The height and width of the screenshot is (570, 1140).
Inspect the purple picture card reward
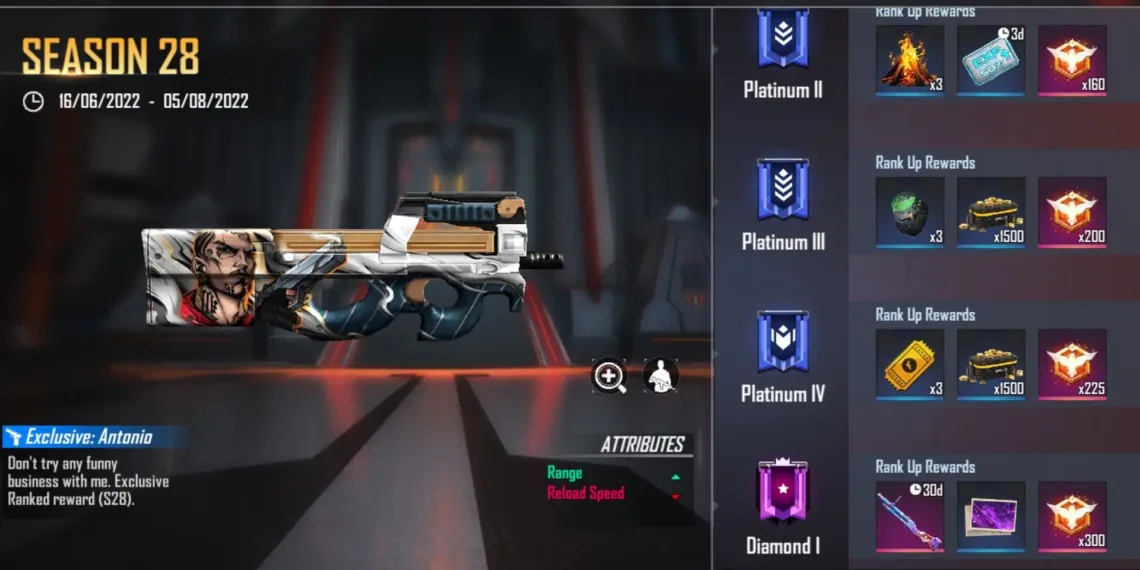[x=991, y=516]
